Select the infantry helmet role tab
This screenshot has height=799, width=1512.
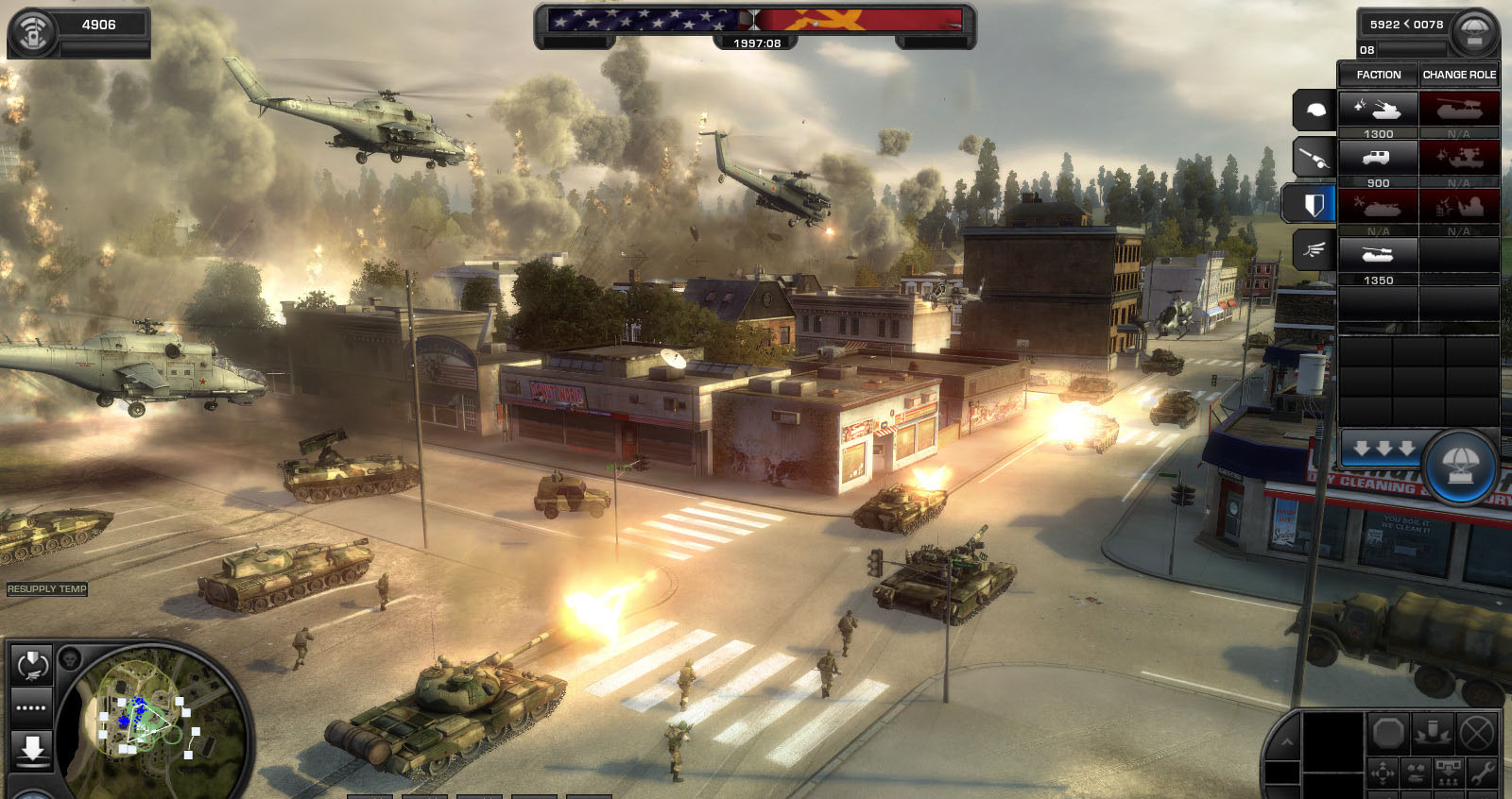[x=1314, y=111]
